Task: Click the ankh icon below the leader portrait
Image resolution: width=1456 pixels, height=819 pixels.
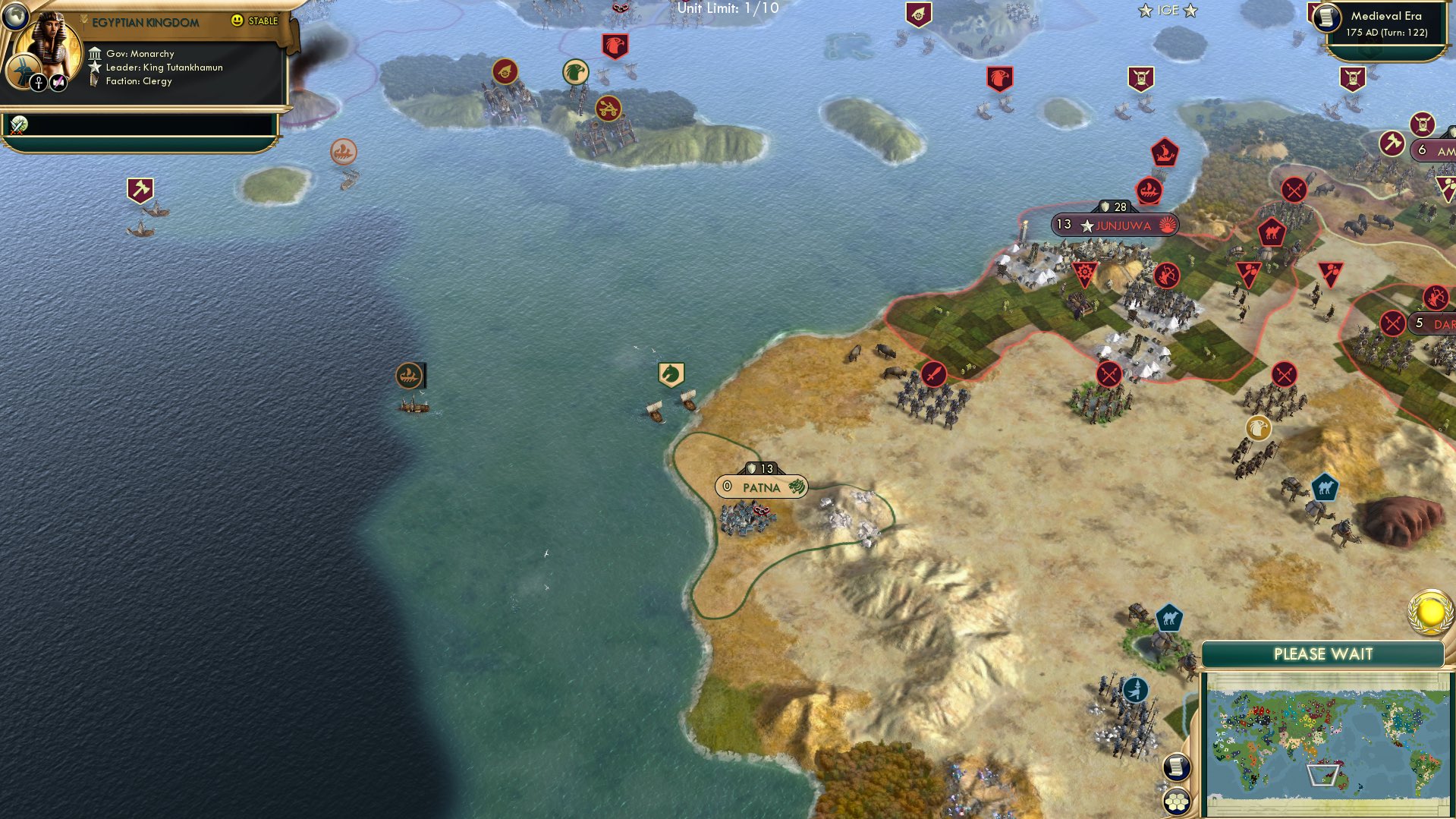Action: pos(39,83)
